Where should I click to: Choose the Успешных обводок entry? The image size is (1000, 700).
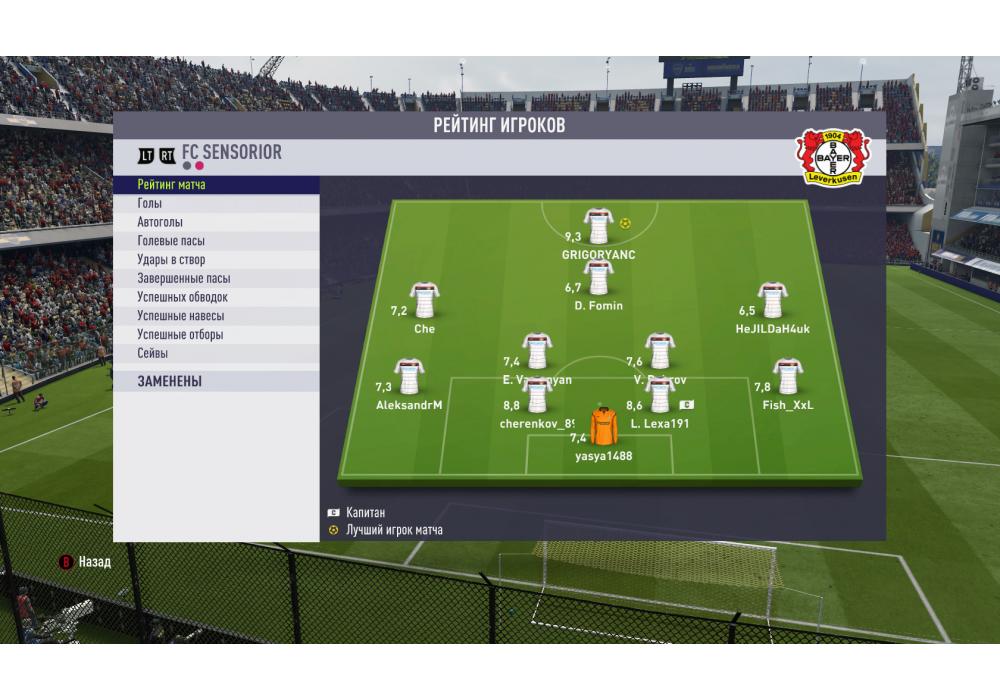click(x=216, y=297)
